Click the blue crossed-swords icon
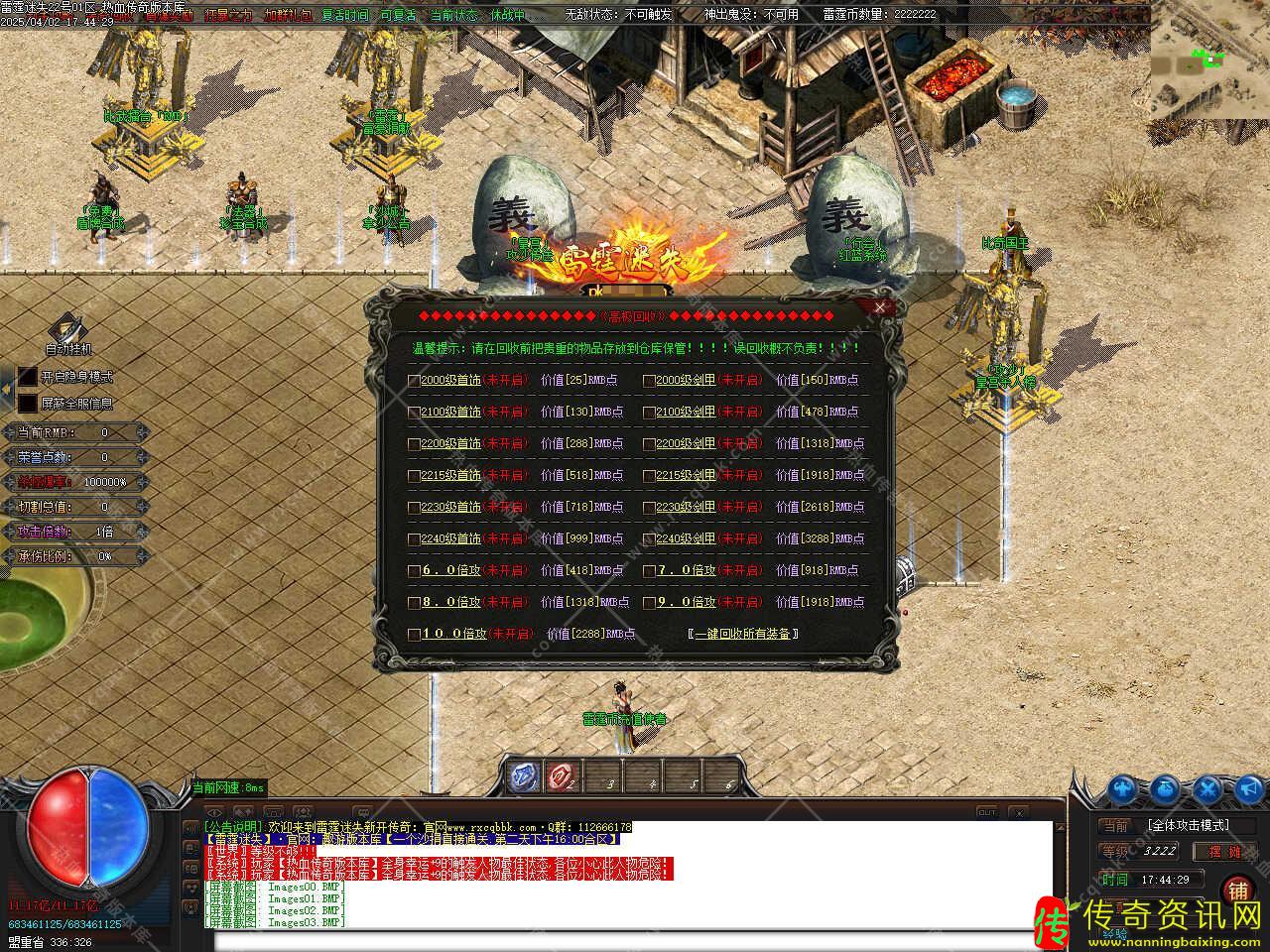Viewport: 1270px width, 952px height. [1207, 789]
